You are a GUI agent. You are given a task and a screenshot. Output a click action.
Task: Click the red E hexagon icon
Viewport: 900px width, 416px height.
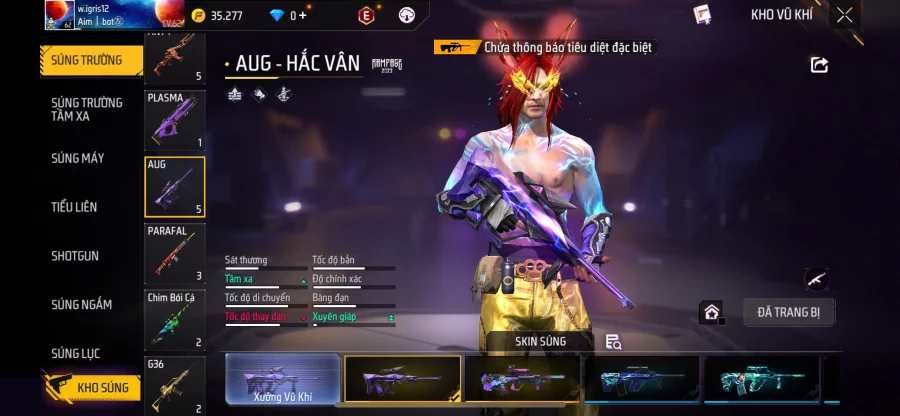pyautogui.click(x=366, y=15)
